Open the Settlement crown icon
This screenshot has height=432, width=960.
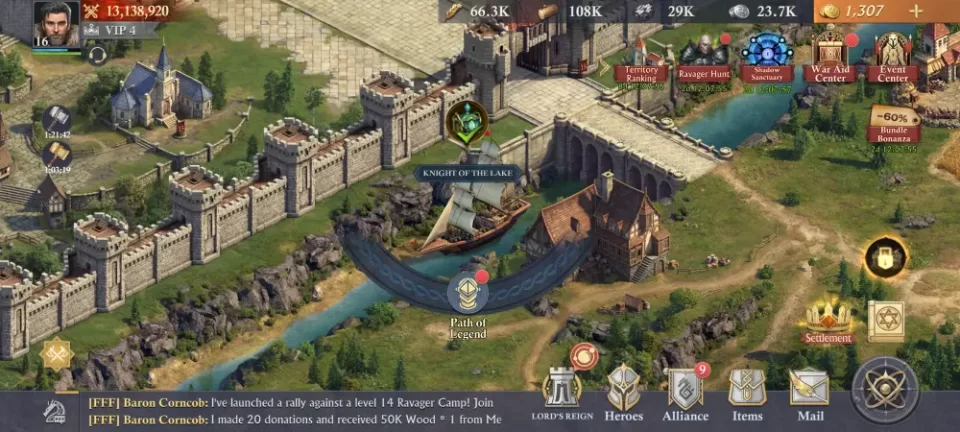coord(829,320)
